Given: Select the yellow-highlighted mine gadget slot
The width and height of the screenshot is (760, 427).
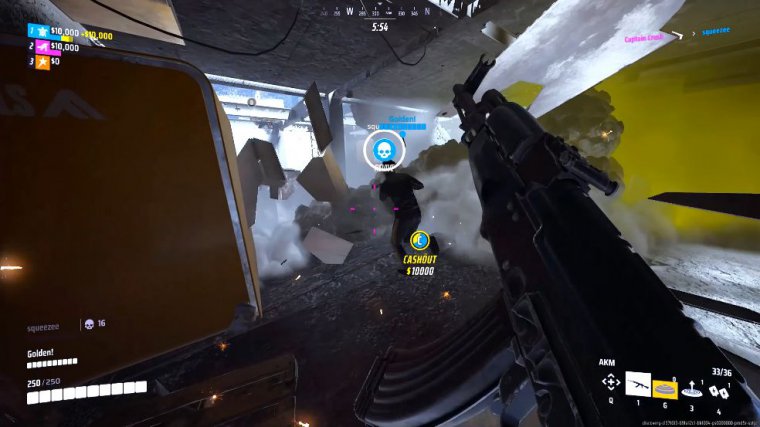Looking at the screenshot, I should (665, 387).
